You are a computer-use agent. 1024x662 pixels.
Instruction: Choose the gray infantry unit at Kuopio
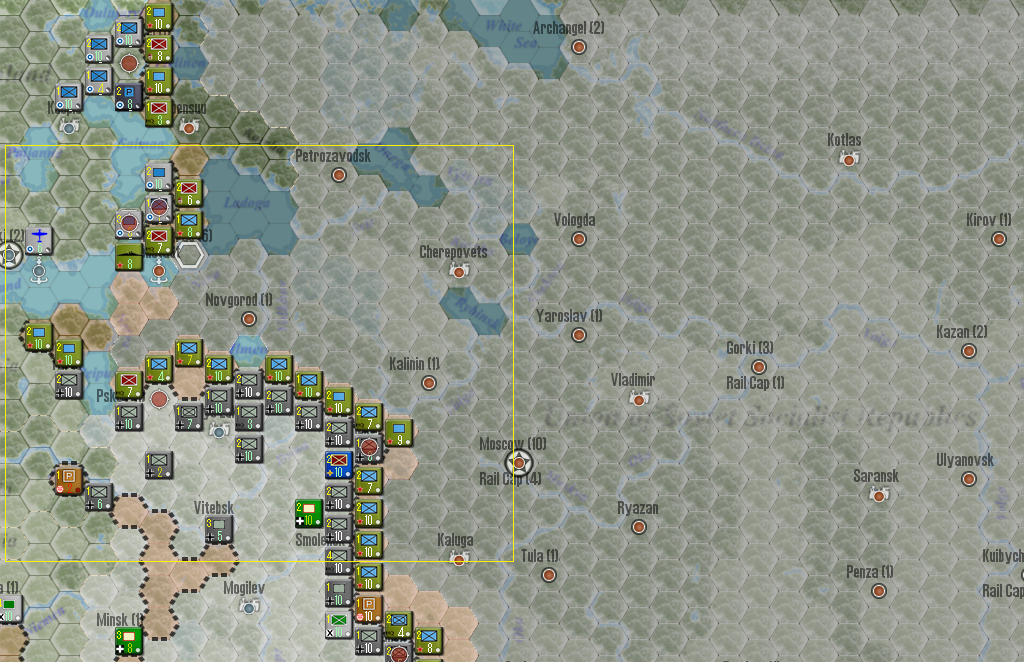coord(68,97)
